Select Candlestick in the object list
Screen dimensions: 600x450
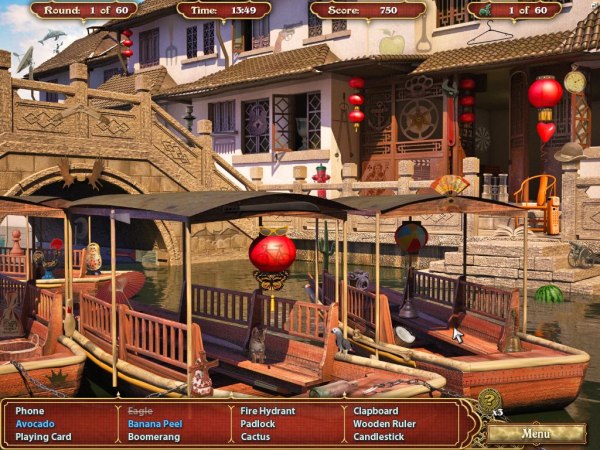tap(380, 436)
